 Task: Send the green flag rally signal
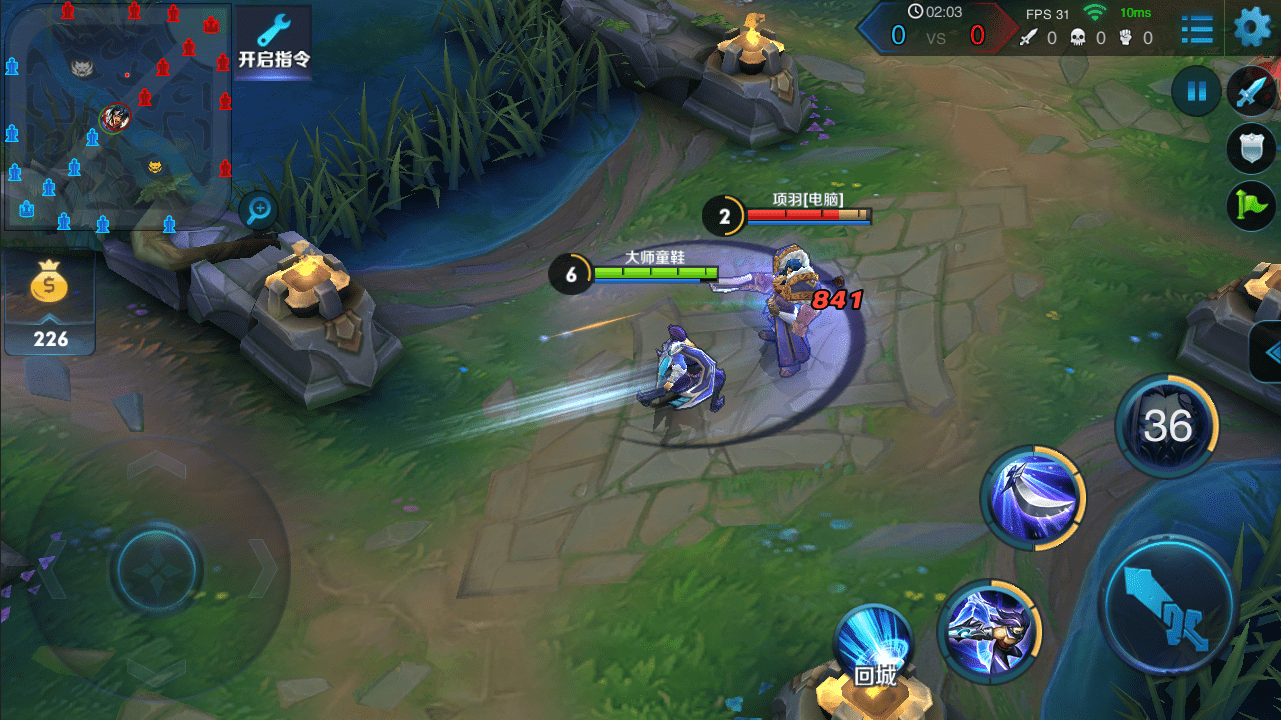[x=1250, y=206]
